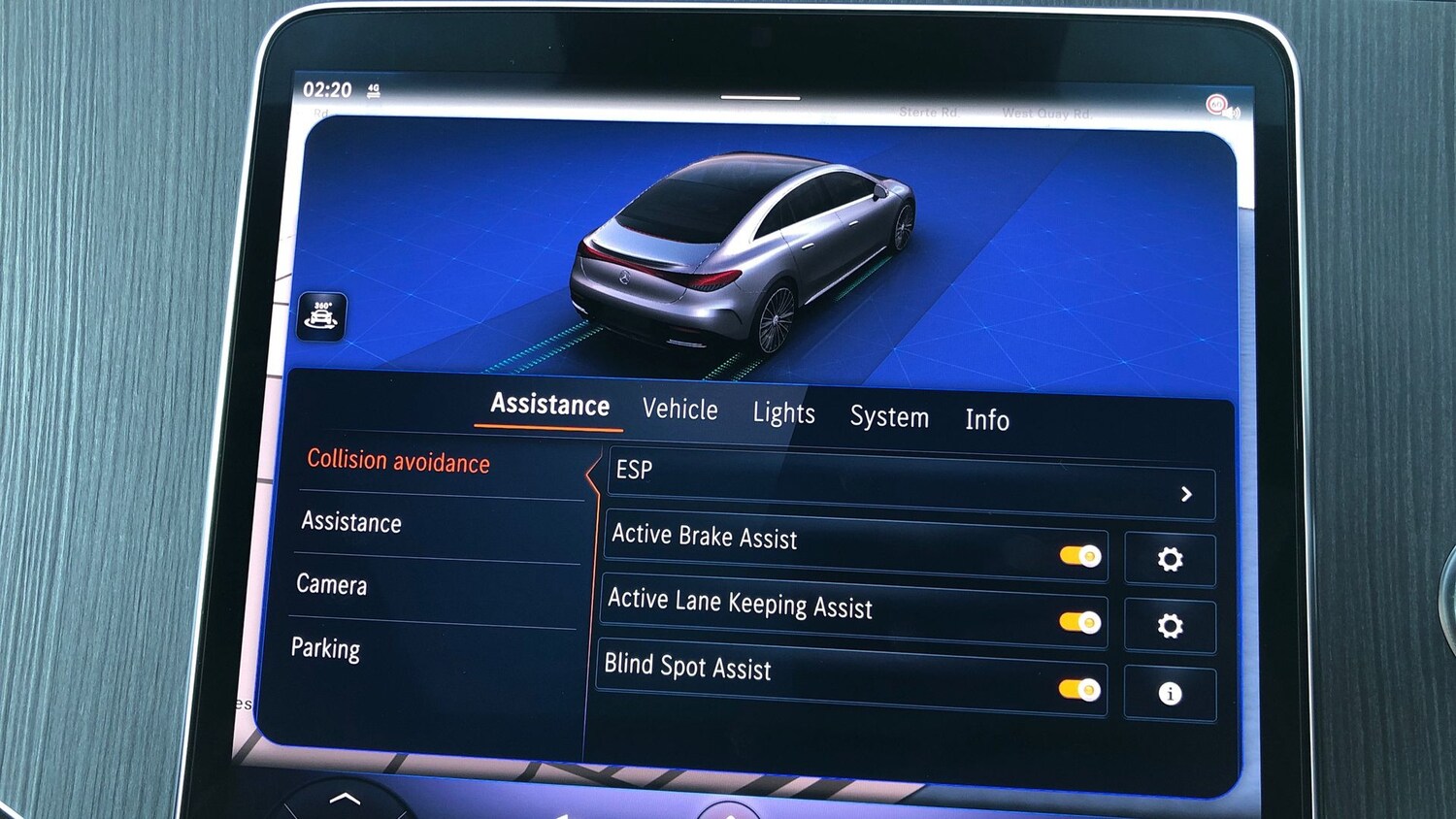Open the Lights tab
The image size is (1456, 819).
(783, 413)
